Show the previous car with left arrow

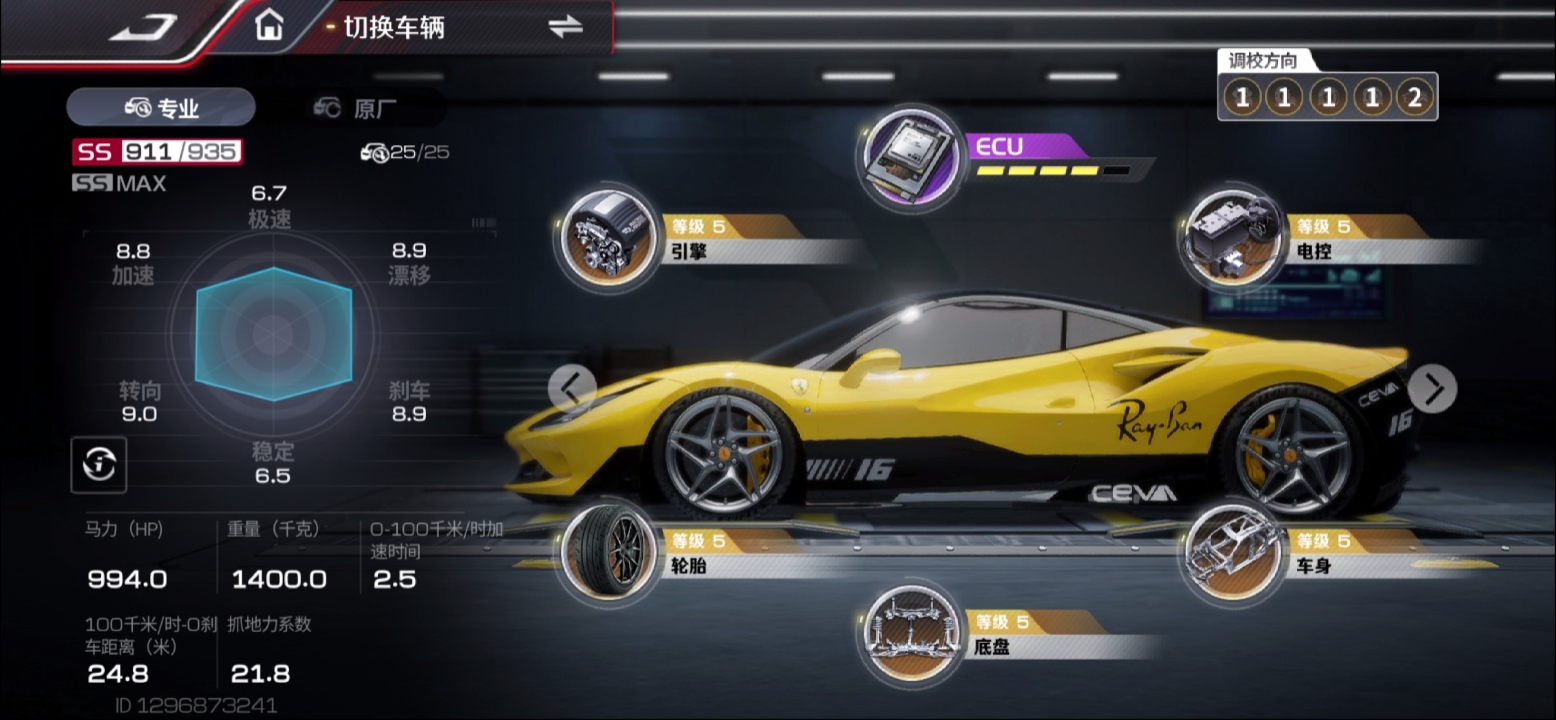[x=572, y=388]
